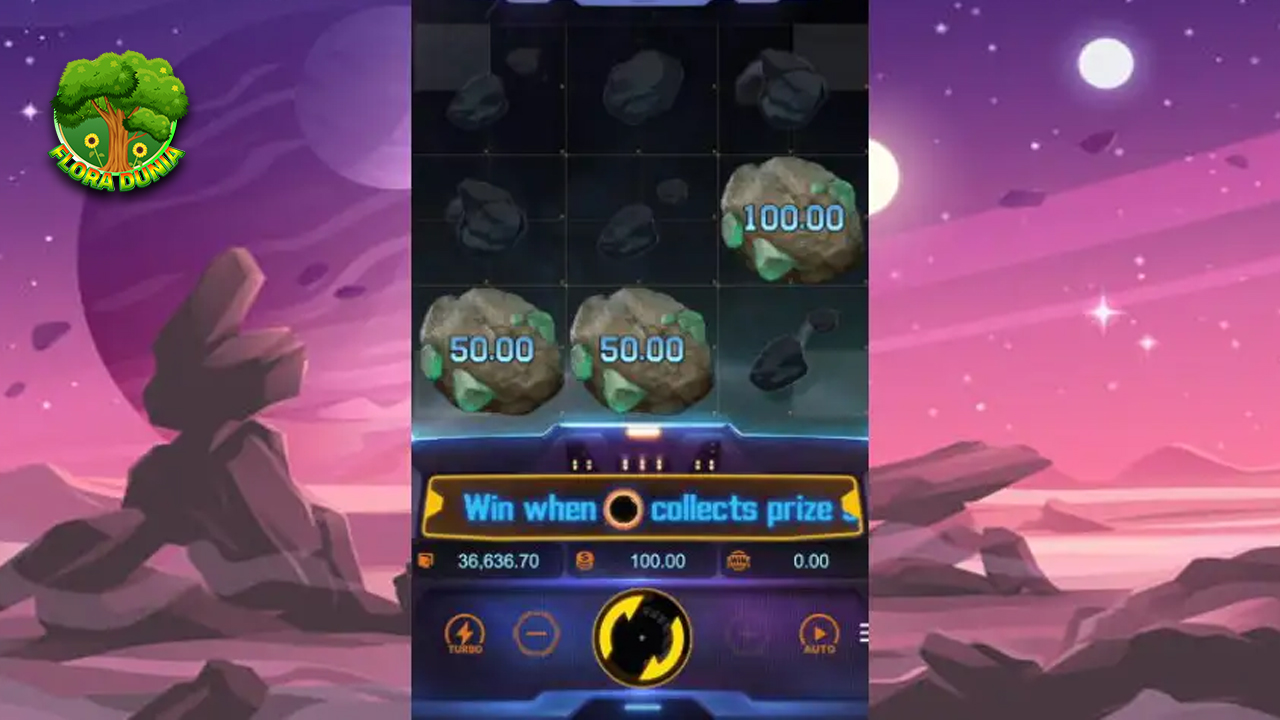Image resolution: width=1280 pixels, height=720 pixels.
Task: Click the dimmed bet increase circle icon
Action: point(745,634)
